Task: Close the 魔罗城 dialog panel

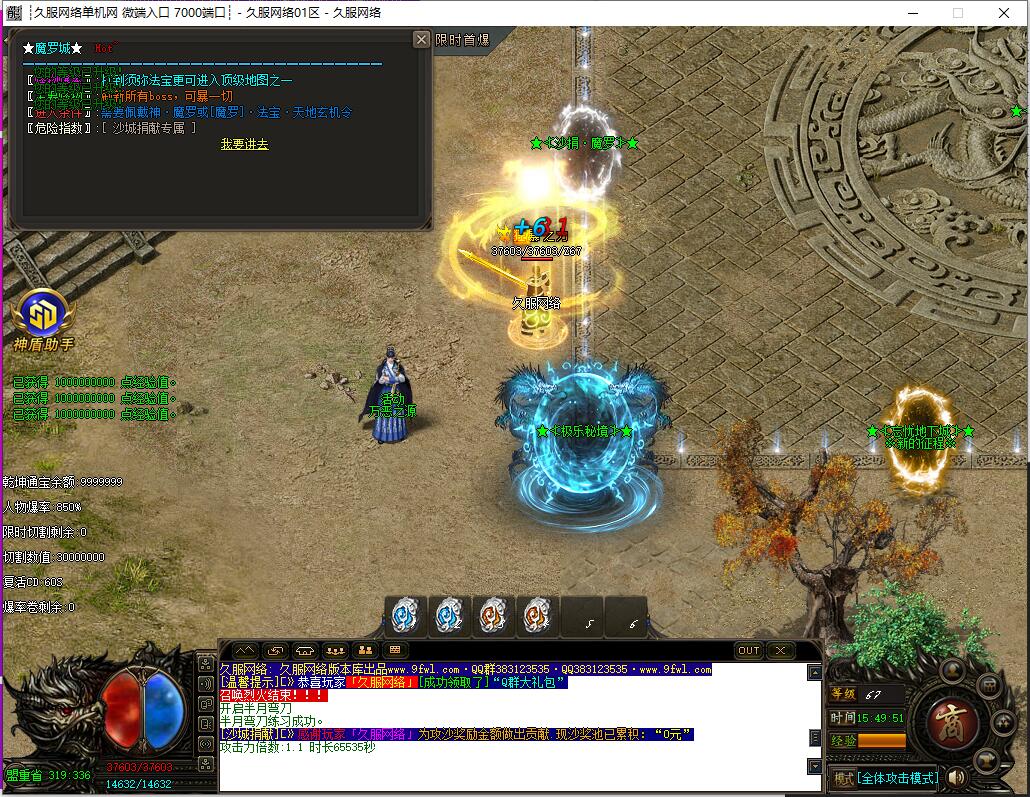Action: 421,39
